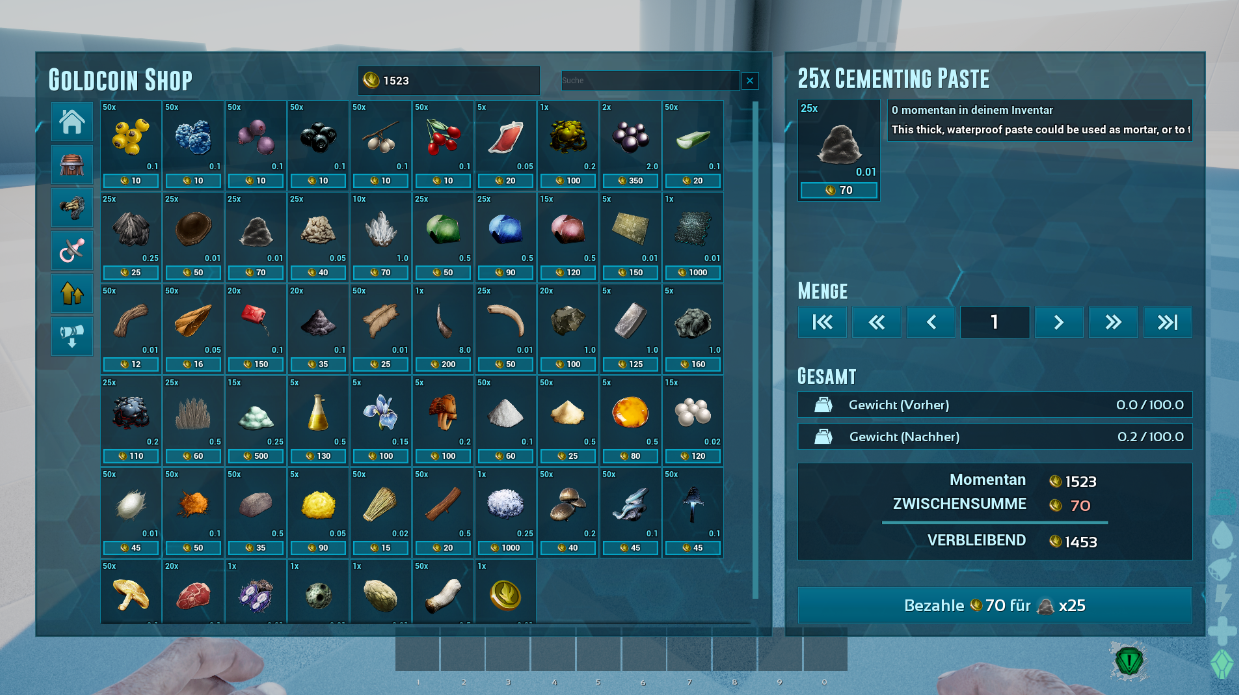Switch to the pacifier breeding category
Image resolution: width=1239 pixels, height=695 pixels.
coord(72,250)
